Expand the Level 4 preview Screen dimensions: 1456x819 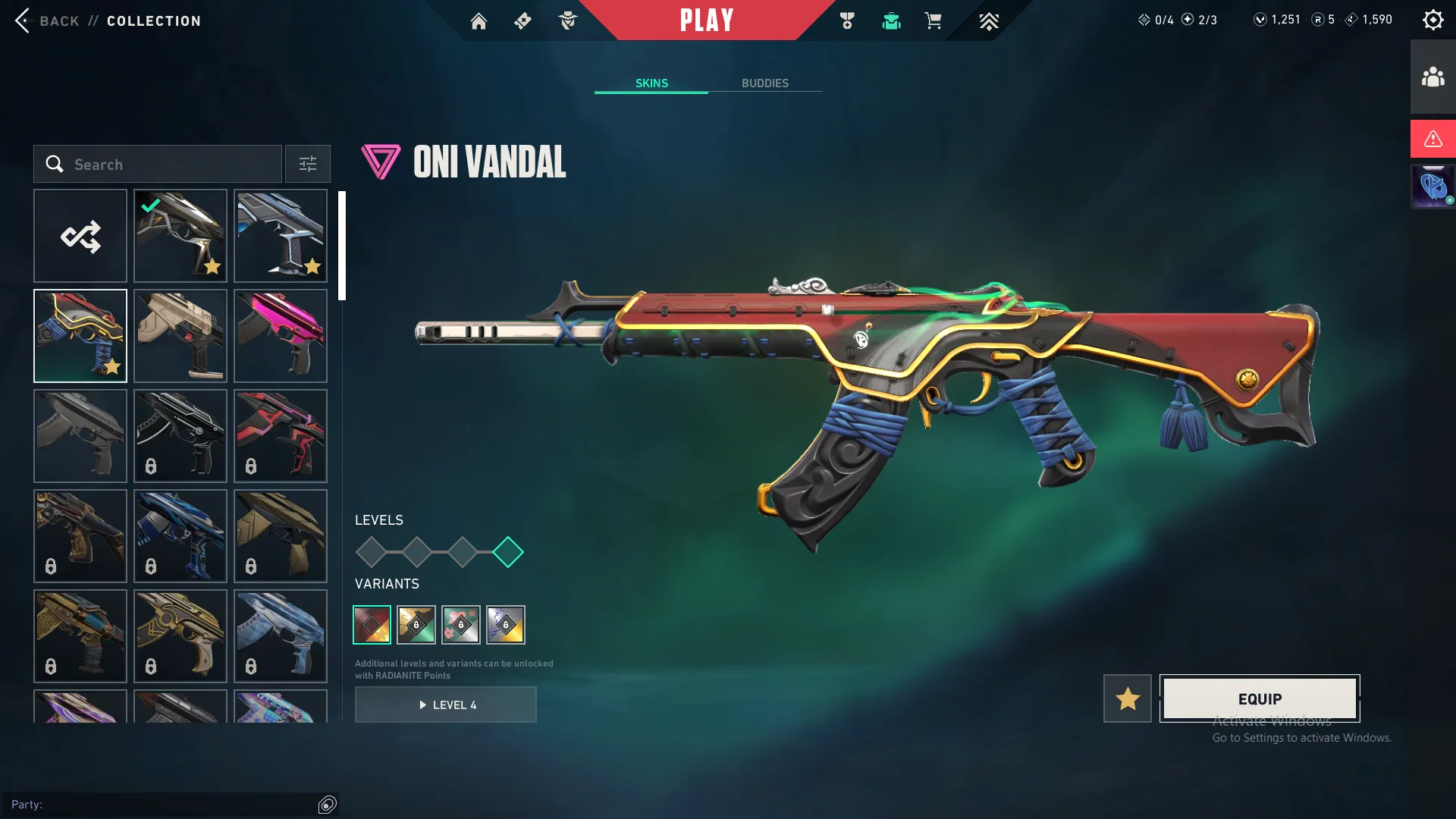[446, 704]
